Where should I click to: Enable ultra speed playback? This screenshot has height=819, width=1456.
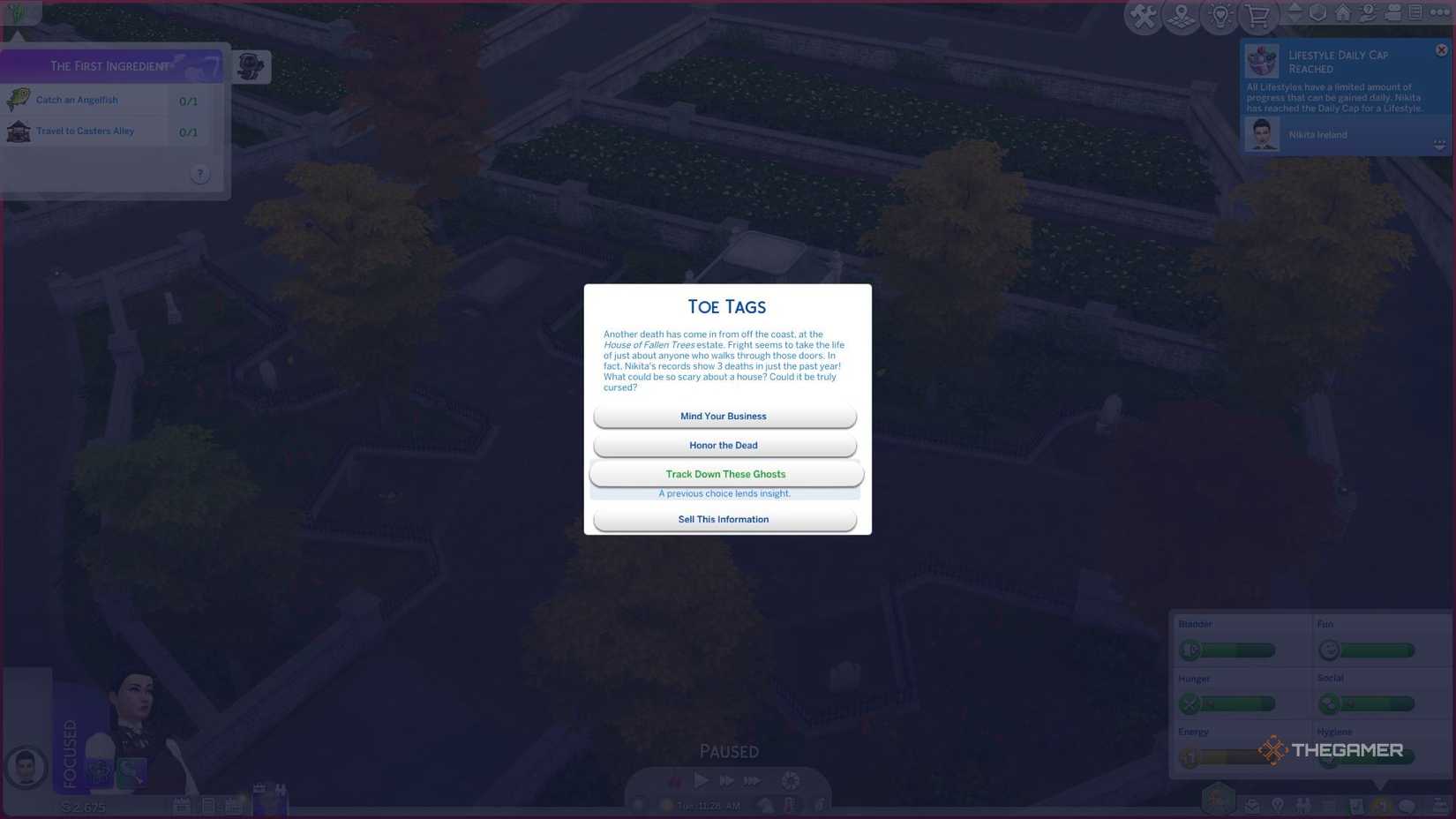click(752, 781)
